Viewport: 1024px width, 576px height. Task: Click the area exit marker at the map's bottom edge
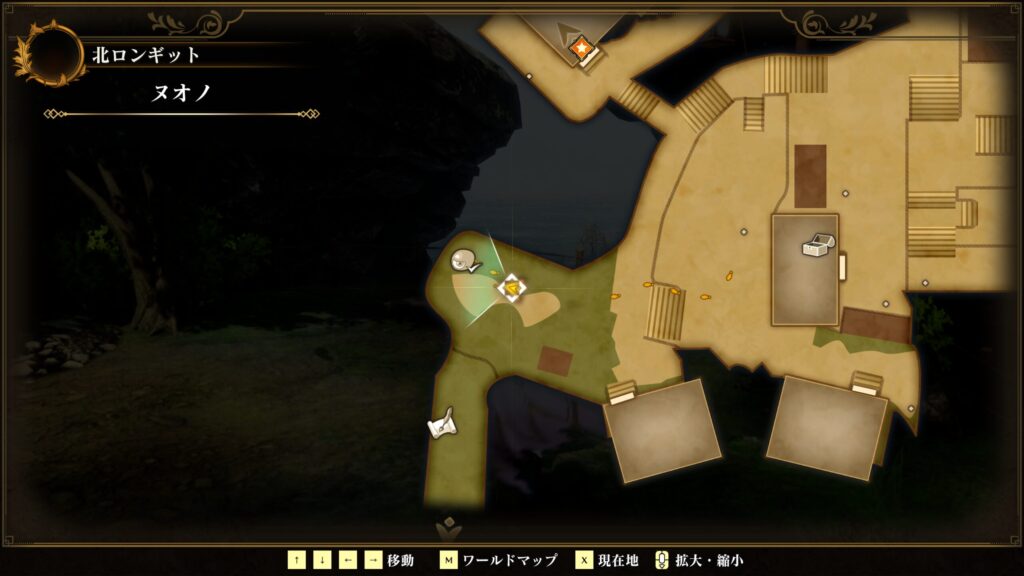447,528
